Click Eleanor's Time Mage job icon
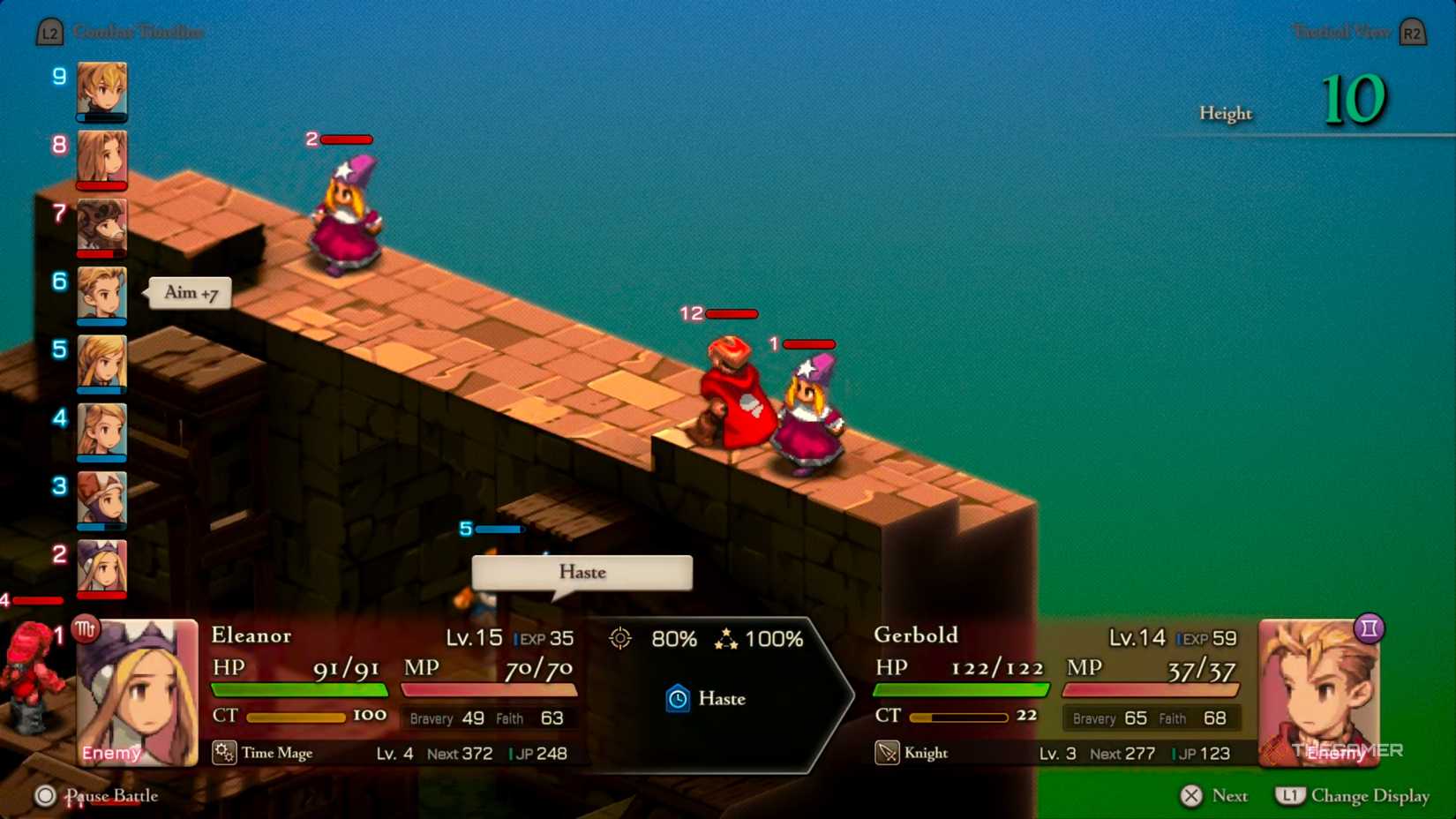1456x819 pixels. 224,753
